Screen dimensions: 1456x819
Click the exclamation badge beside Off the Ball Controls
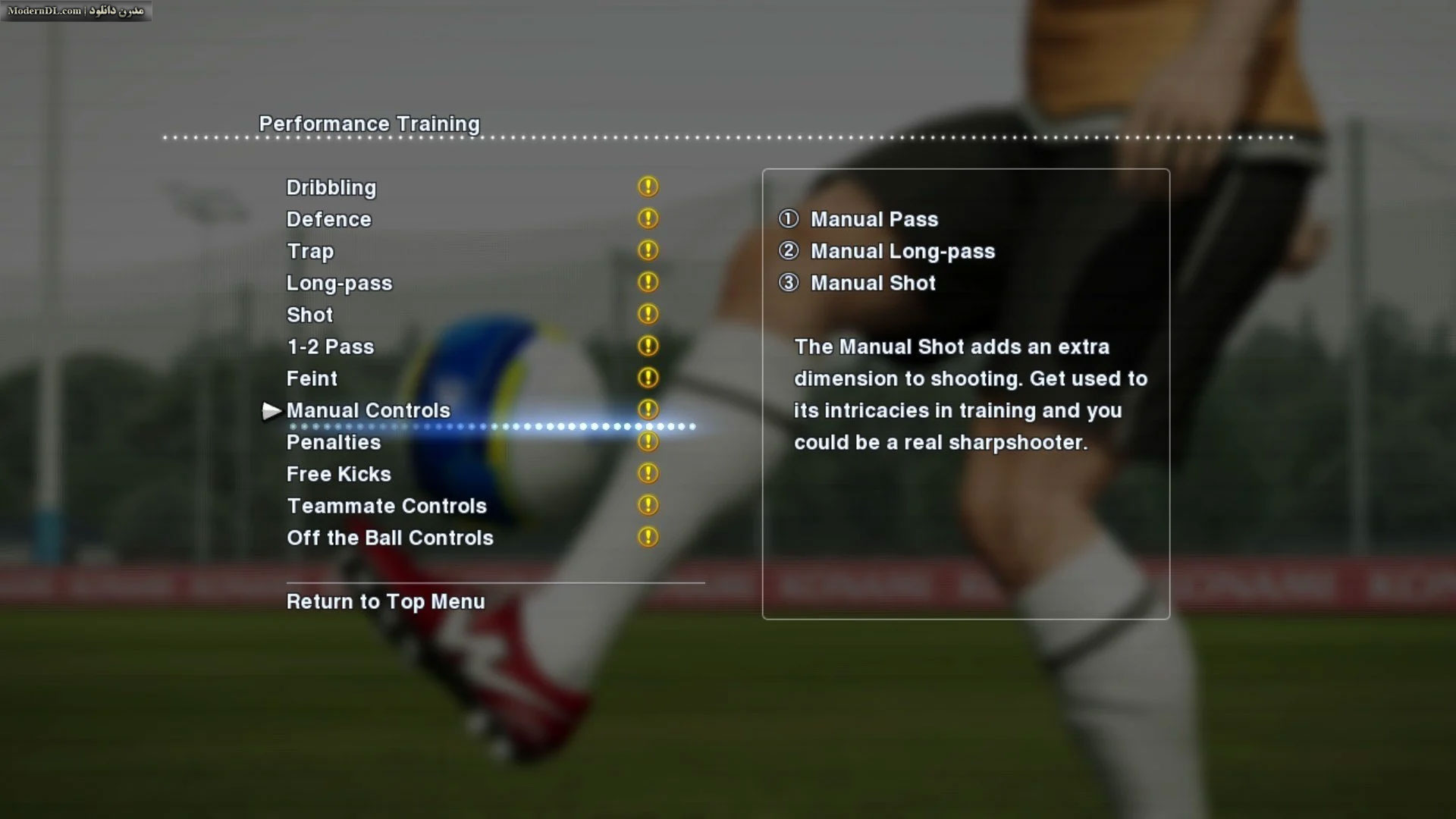[648, 536]
